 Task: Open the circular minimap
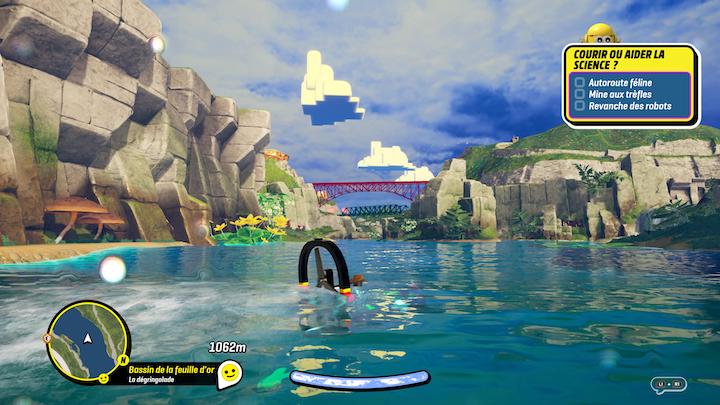click(x=87, y=341)
